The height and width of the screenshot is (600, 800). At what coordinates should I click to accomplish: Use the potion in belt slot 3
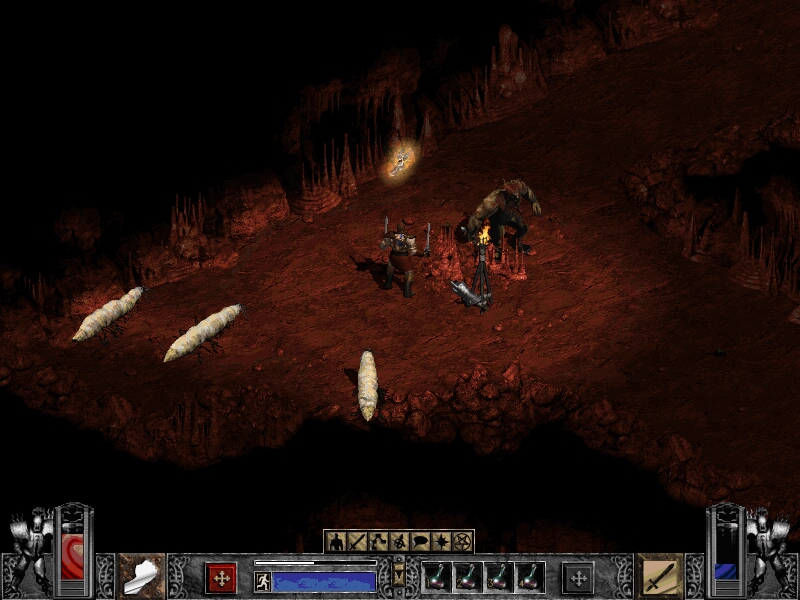tap(498, 577)
